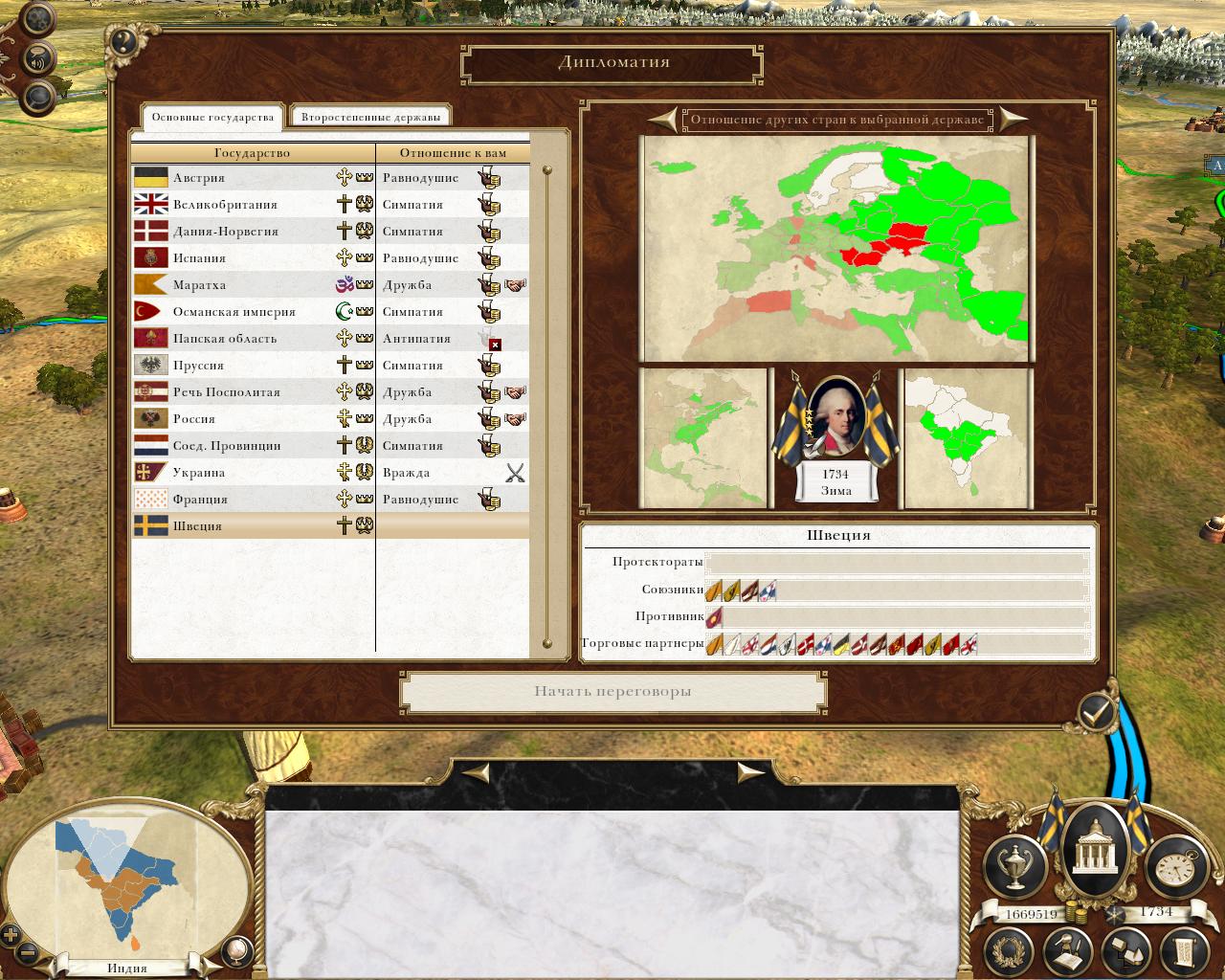Click the Начать переговоры button
Viewport: 1225px width, 980px height.
pos(612,692)
